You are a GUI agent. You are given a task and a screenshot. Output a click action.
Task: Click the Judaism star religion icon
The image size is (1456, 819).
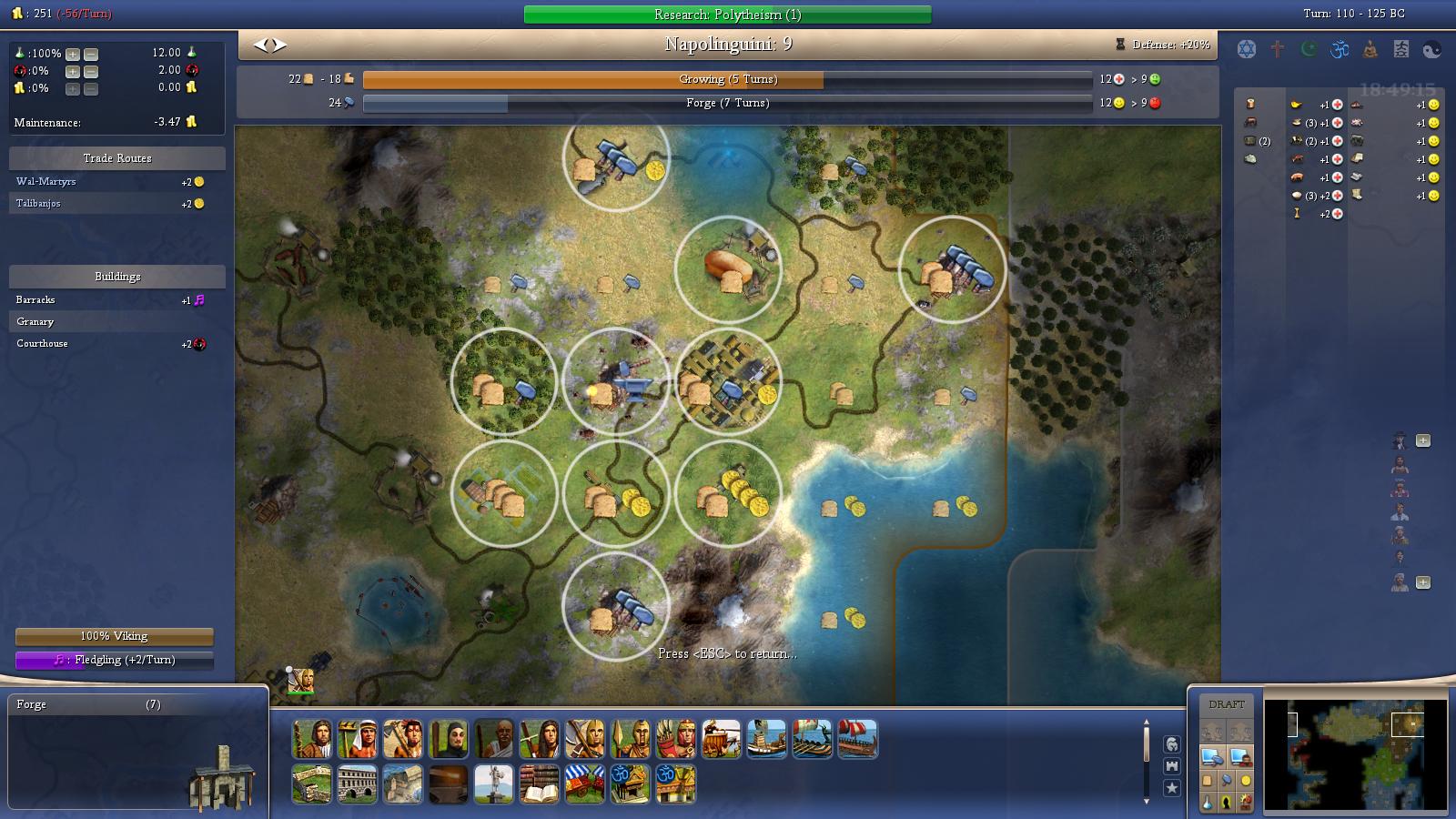(x=1246, y=49)
